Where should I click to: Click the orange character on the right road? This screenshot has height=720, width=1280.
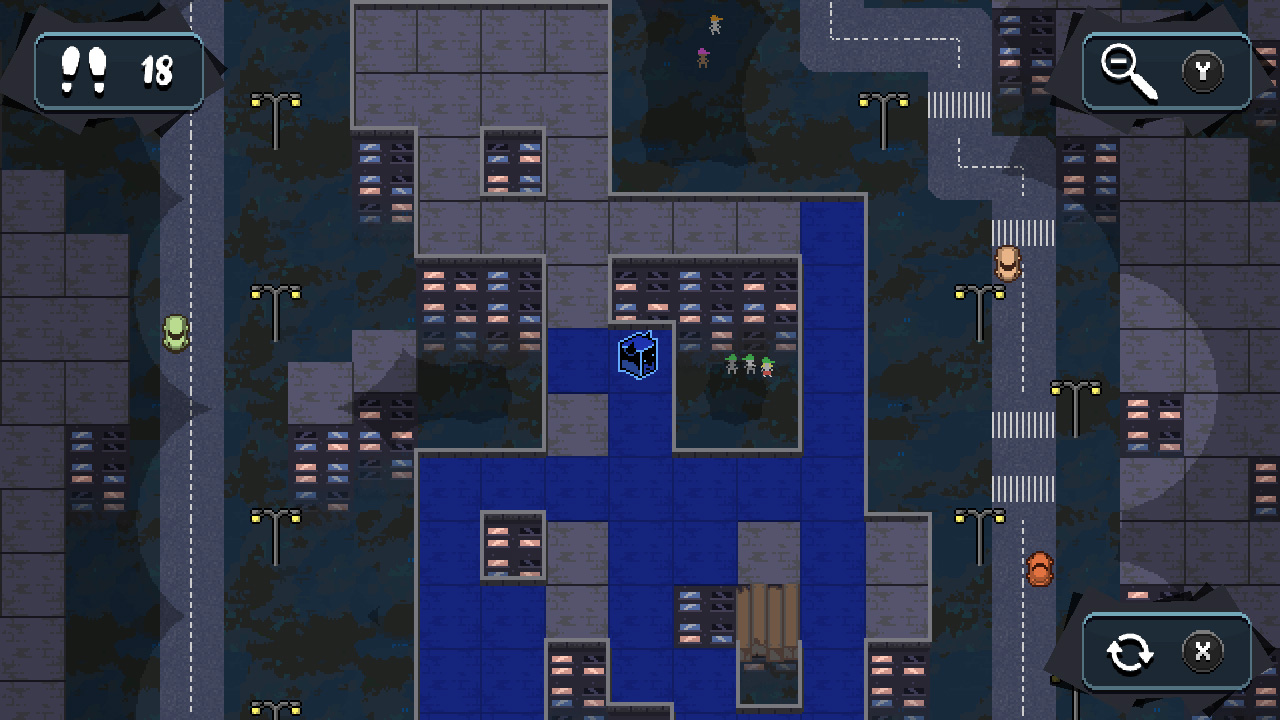(x=1038, y=568)
